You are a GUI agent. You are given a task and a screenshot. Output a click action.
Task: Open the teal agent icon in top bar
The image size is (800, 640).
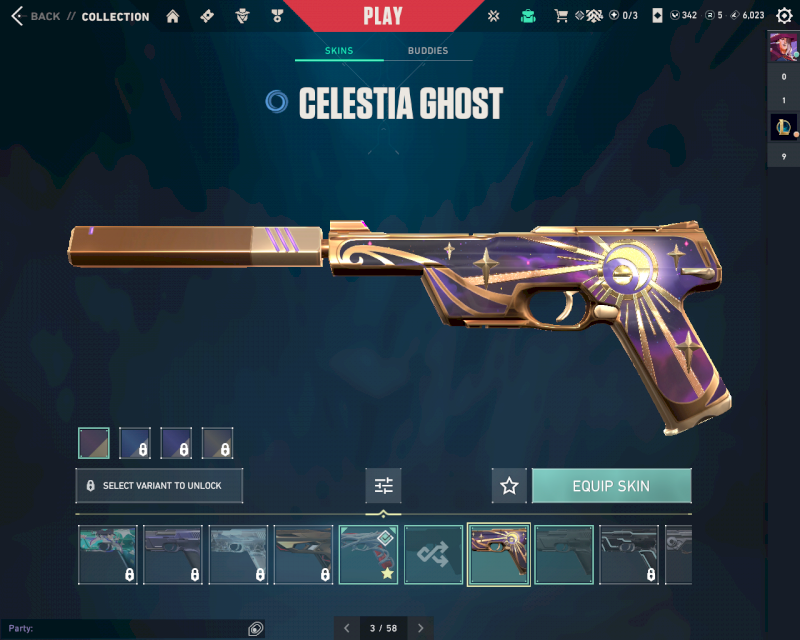pos(528,16)
